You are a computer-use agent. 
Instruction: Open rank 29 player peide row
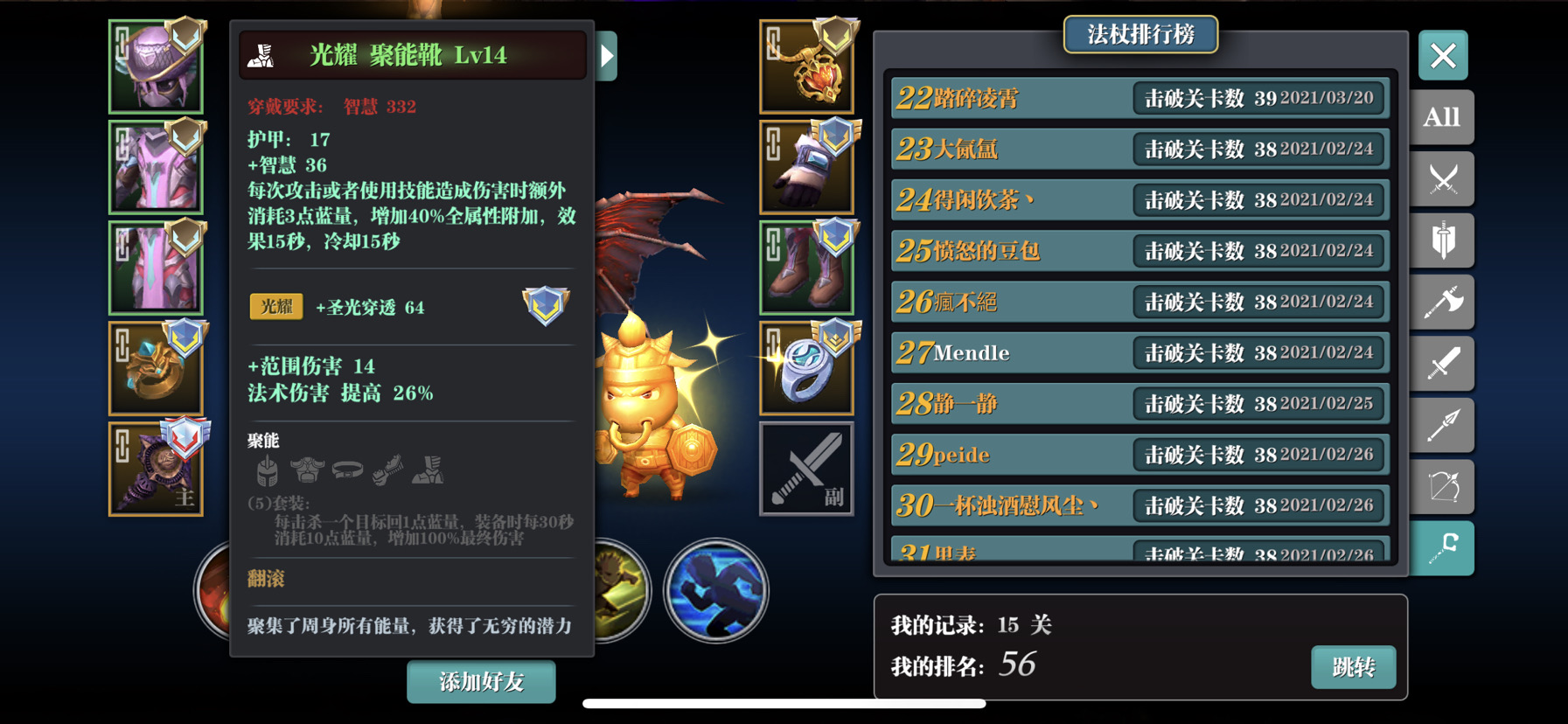(x=1139, y=455)
